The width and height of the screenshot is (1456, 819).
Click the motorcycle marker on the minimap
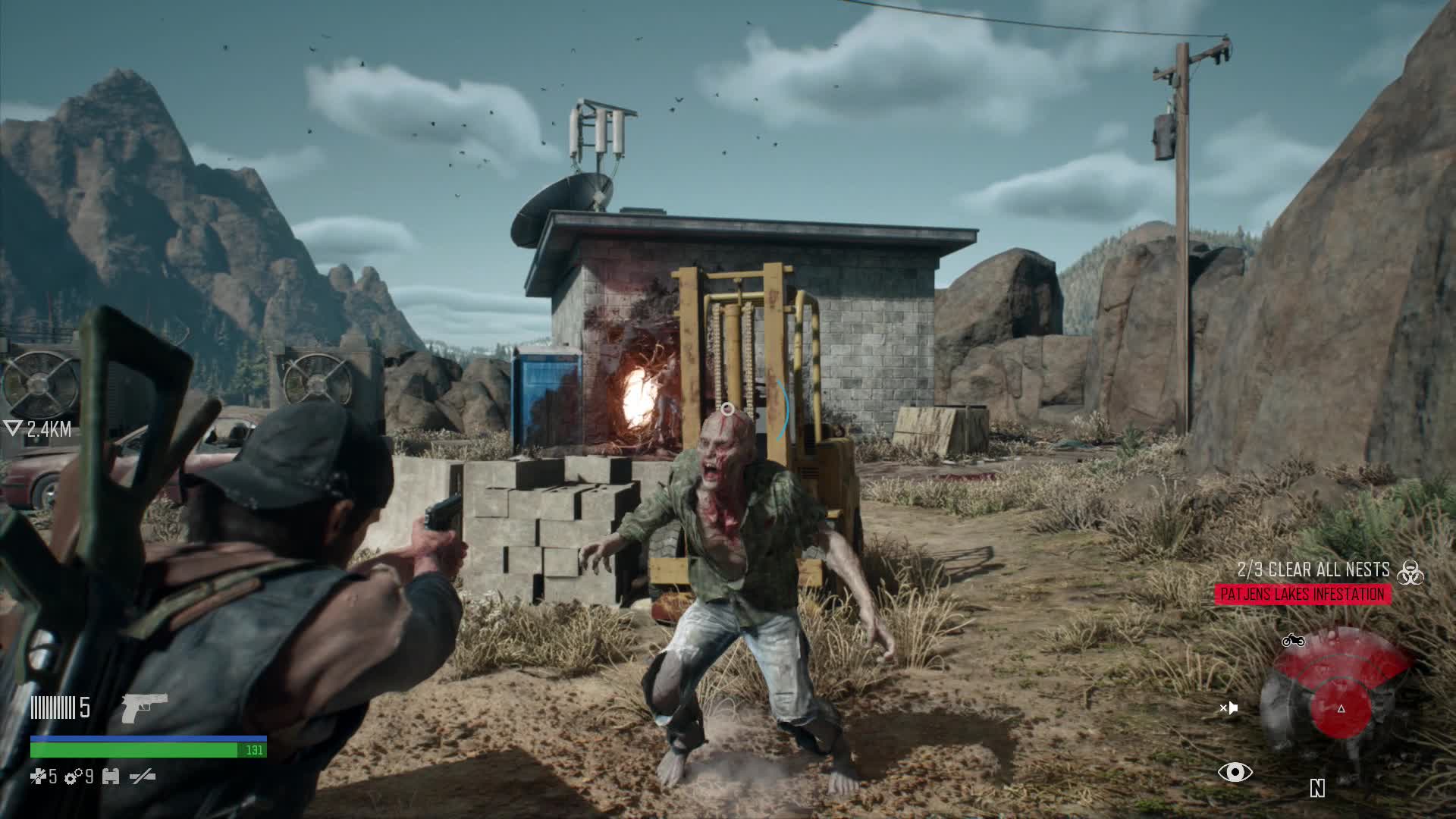[x=1293, y=641]
